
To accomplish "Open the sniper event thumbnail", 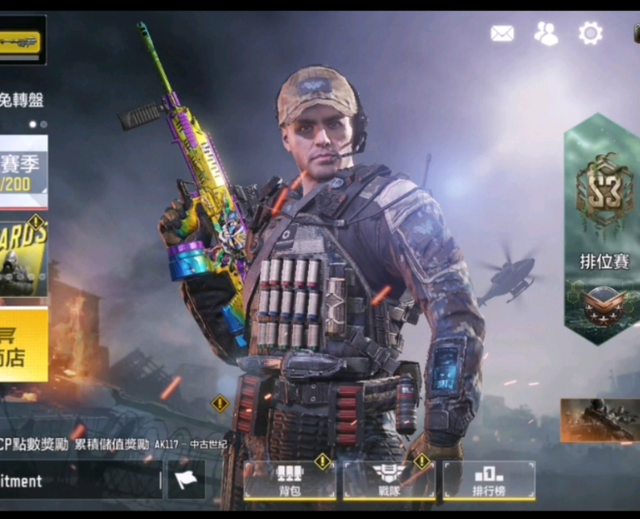I will (x=600, y=420).
